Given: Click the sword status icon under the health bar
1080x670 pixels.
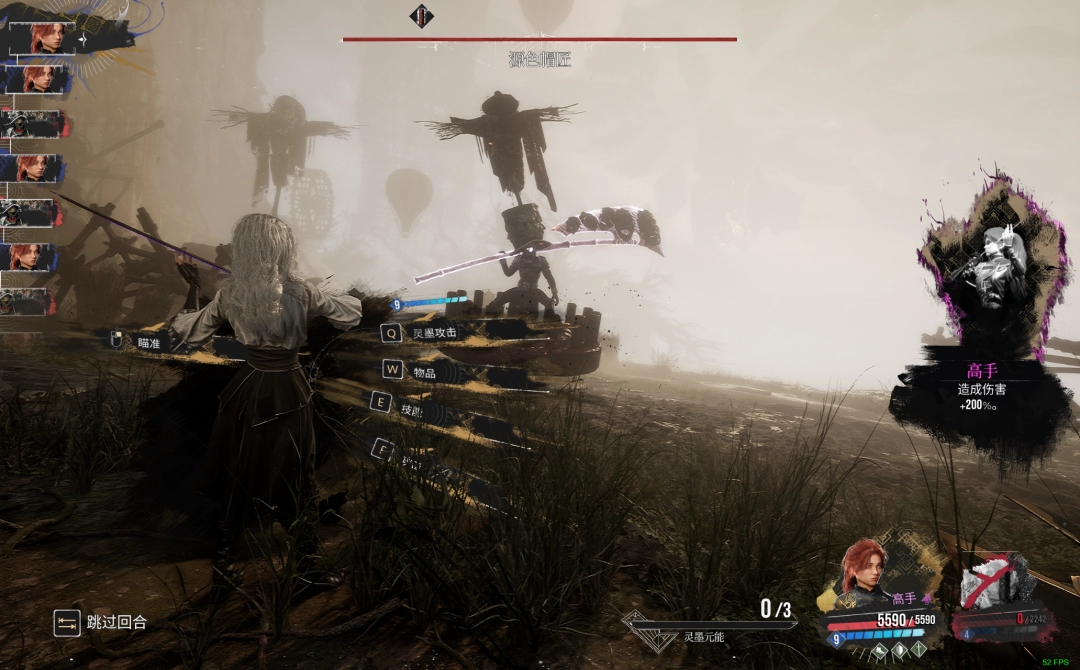Looking at the screenshot, I should [x=918, y=649].
